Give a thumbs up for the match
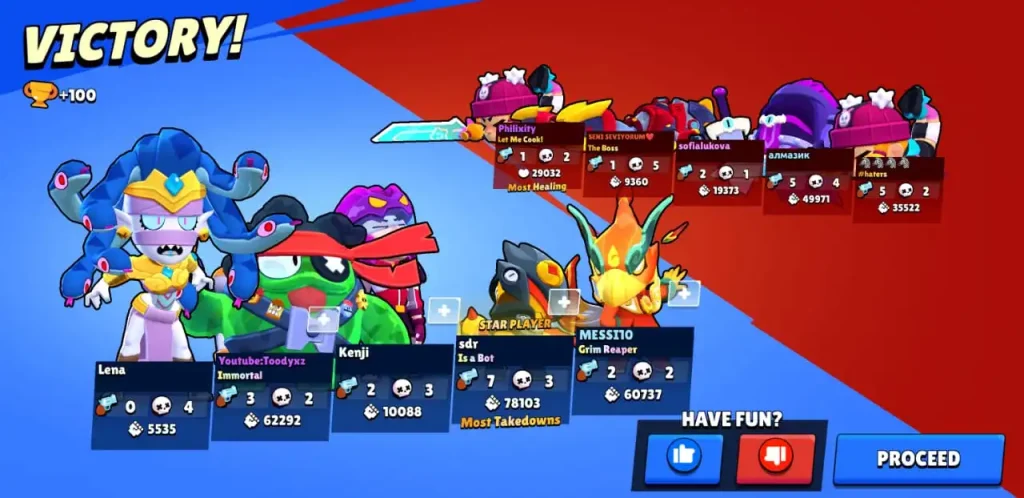 click(x=684, y=458)
